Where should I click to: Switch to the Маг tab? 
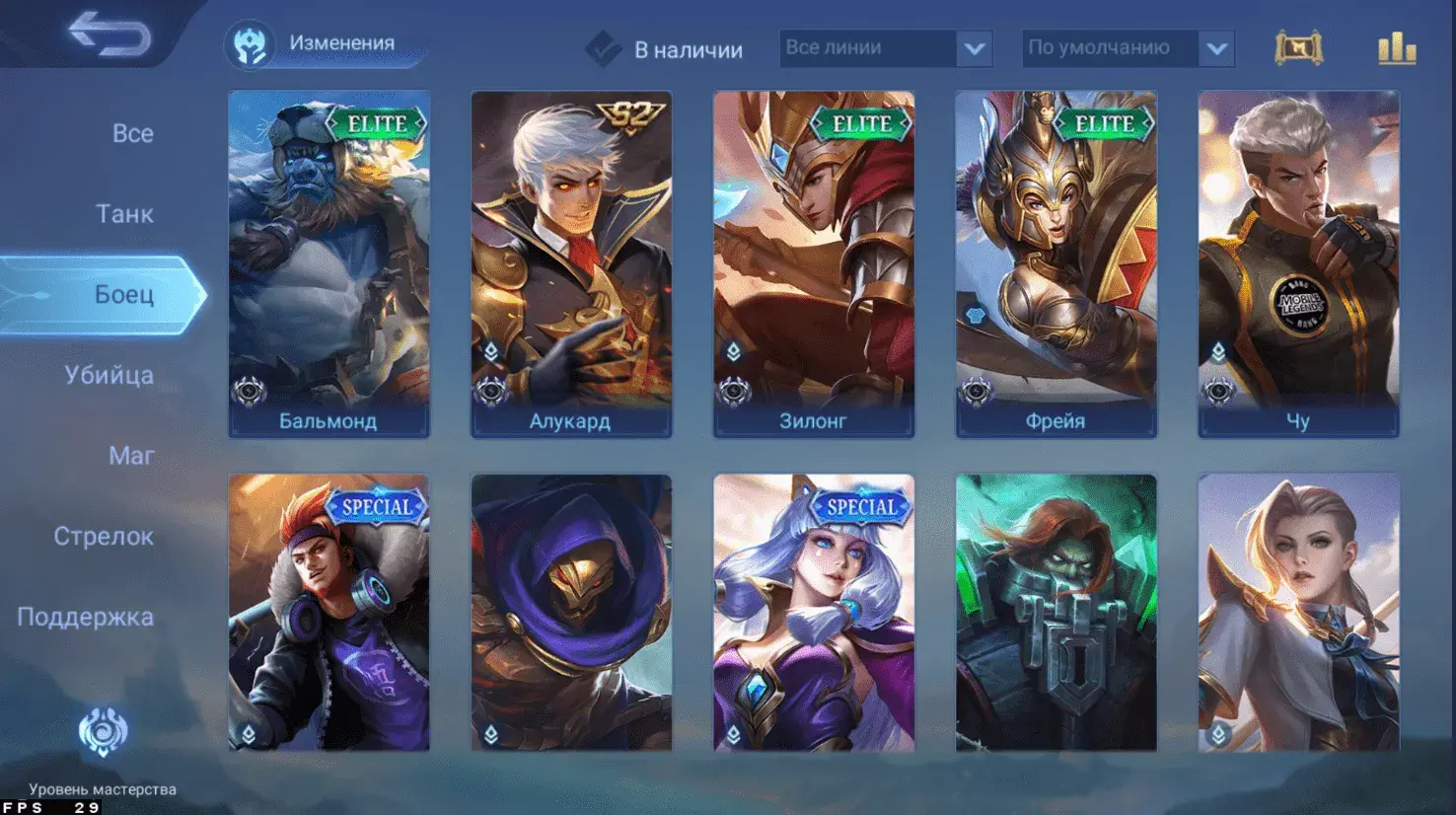coord(131,455)
